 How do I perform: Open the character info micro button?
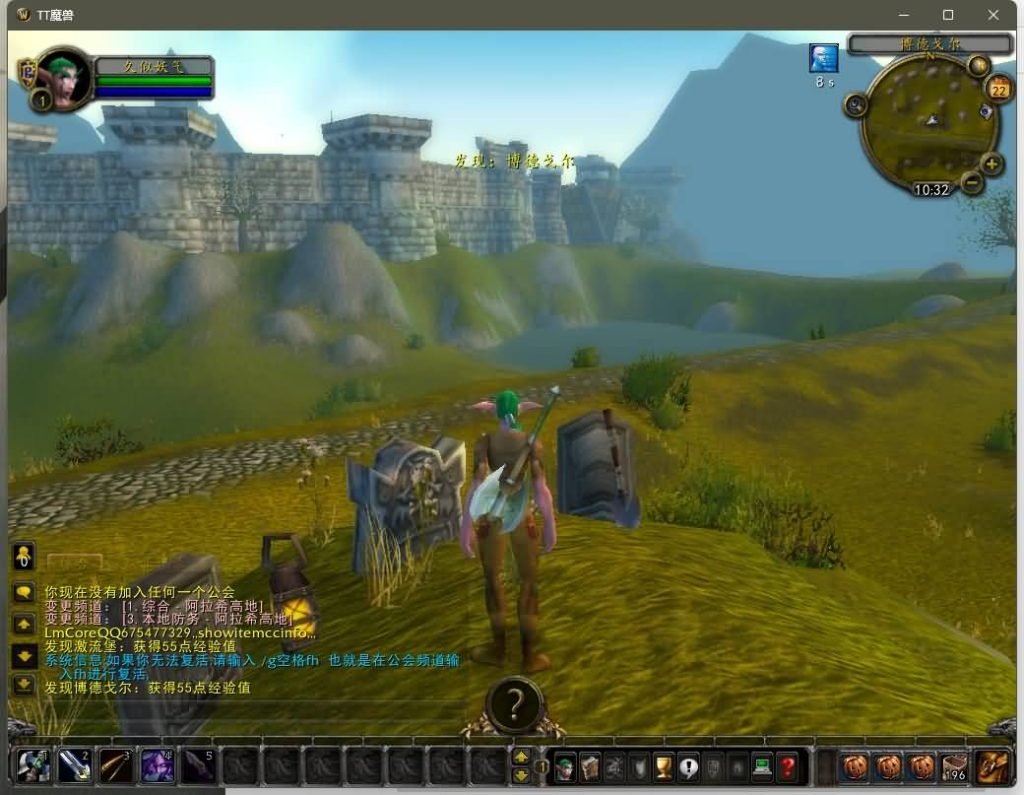tap(565, 767)
